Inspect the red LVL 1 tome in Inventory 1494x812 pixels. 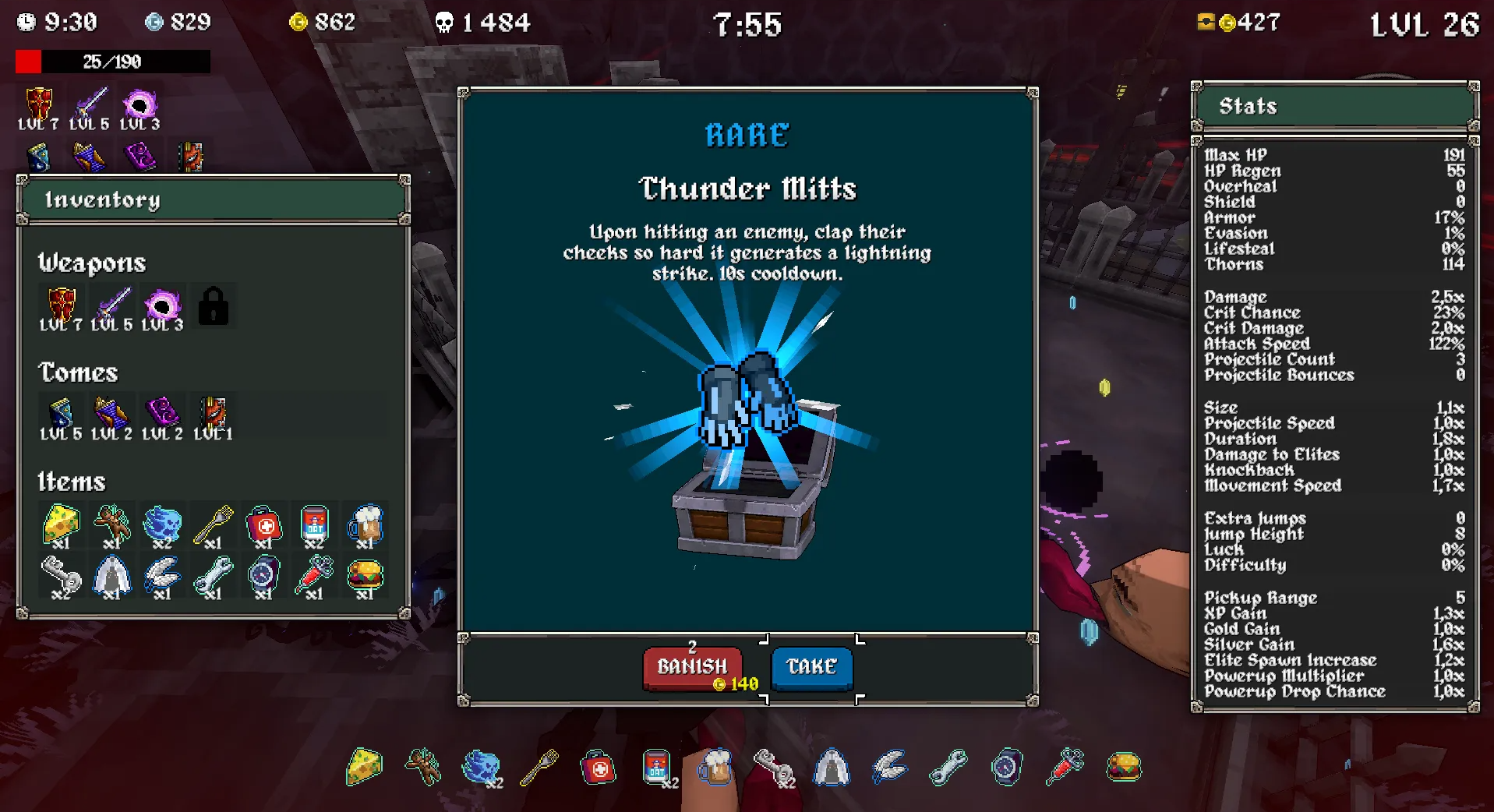[213, 414]
